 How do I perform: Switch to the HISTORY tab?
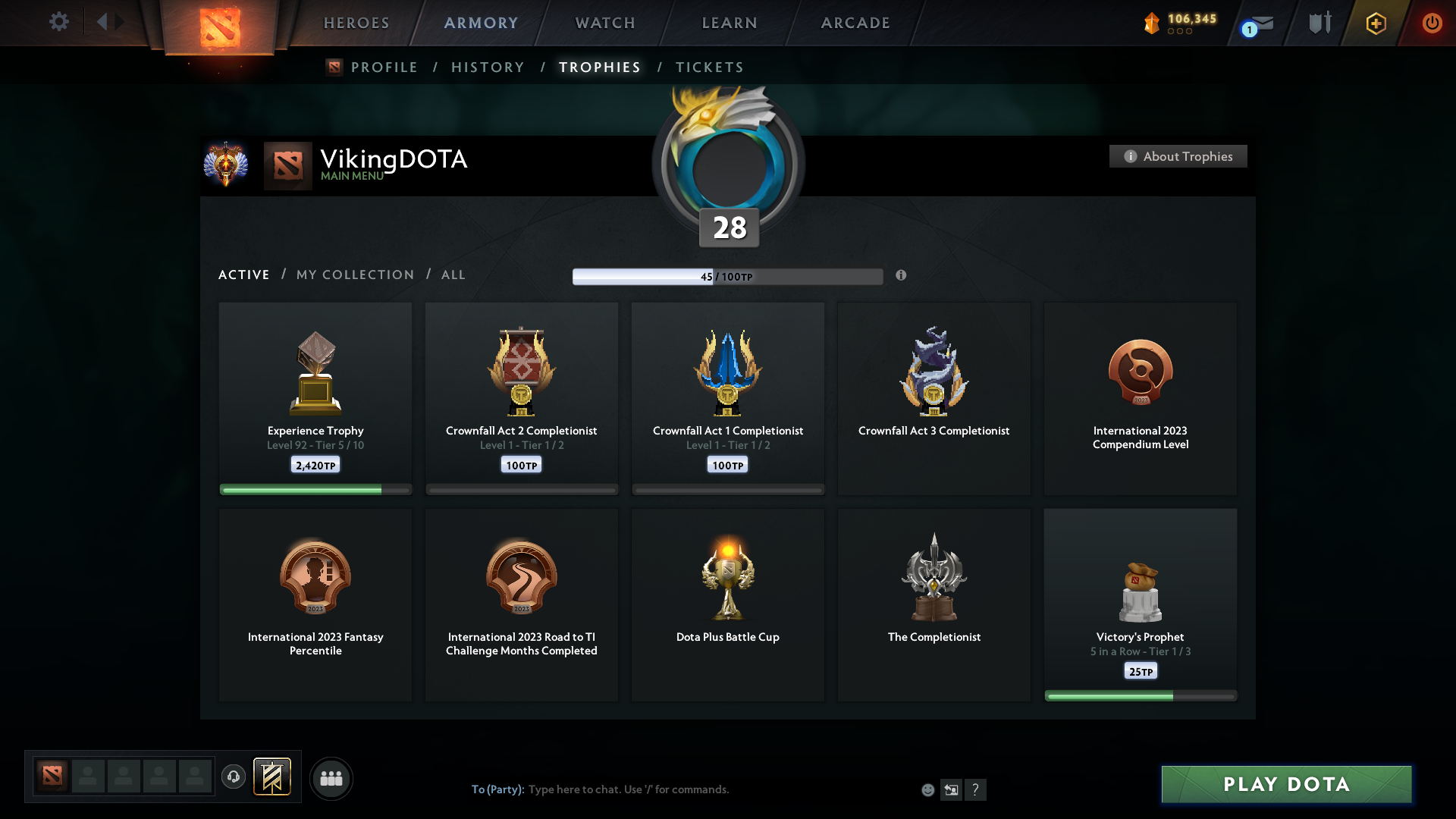tap(488, 67)
